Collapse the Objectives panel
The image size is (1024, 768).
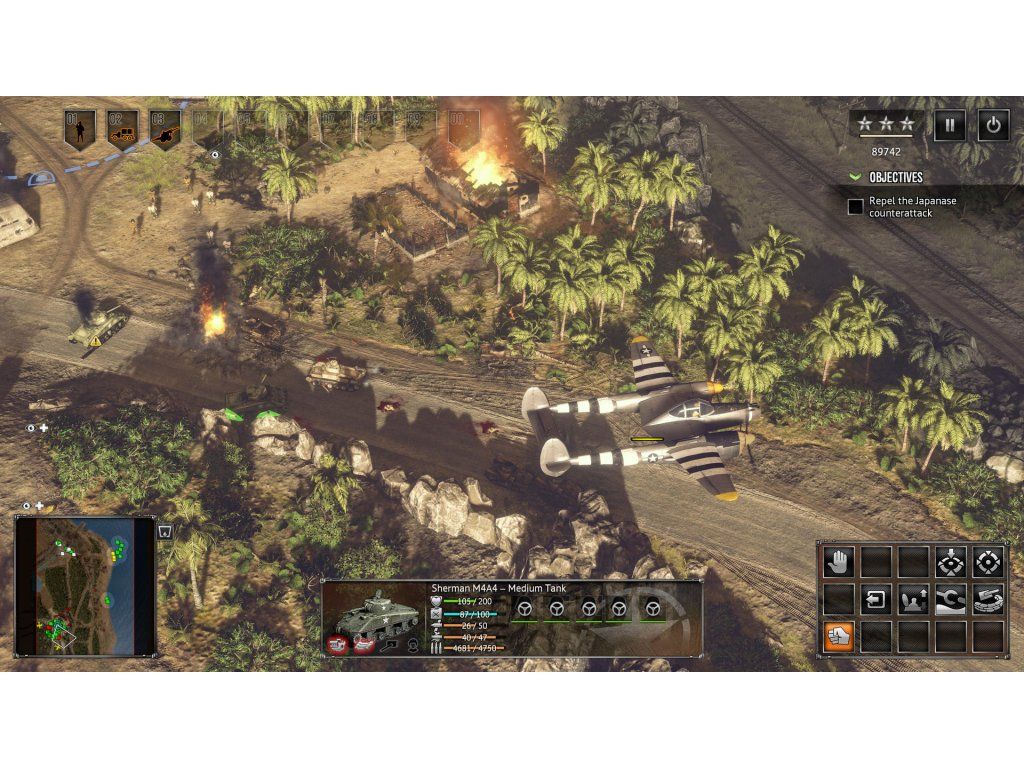click(855, 177)
